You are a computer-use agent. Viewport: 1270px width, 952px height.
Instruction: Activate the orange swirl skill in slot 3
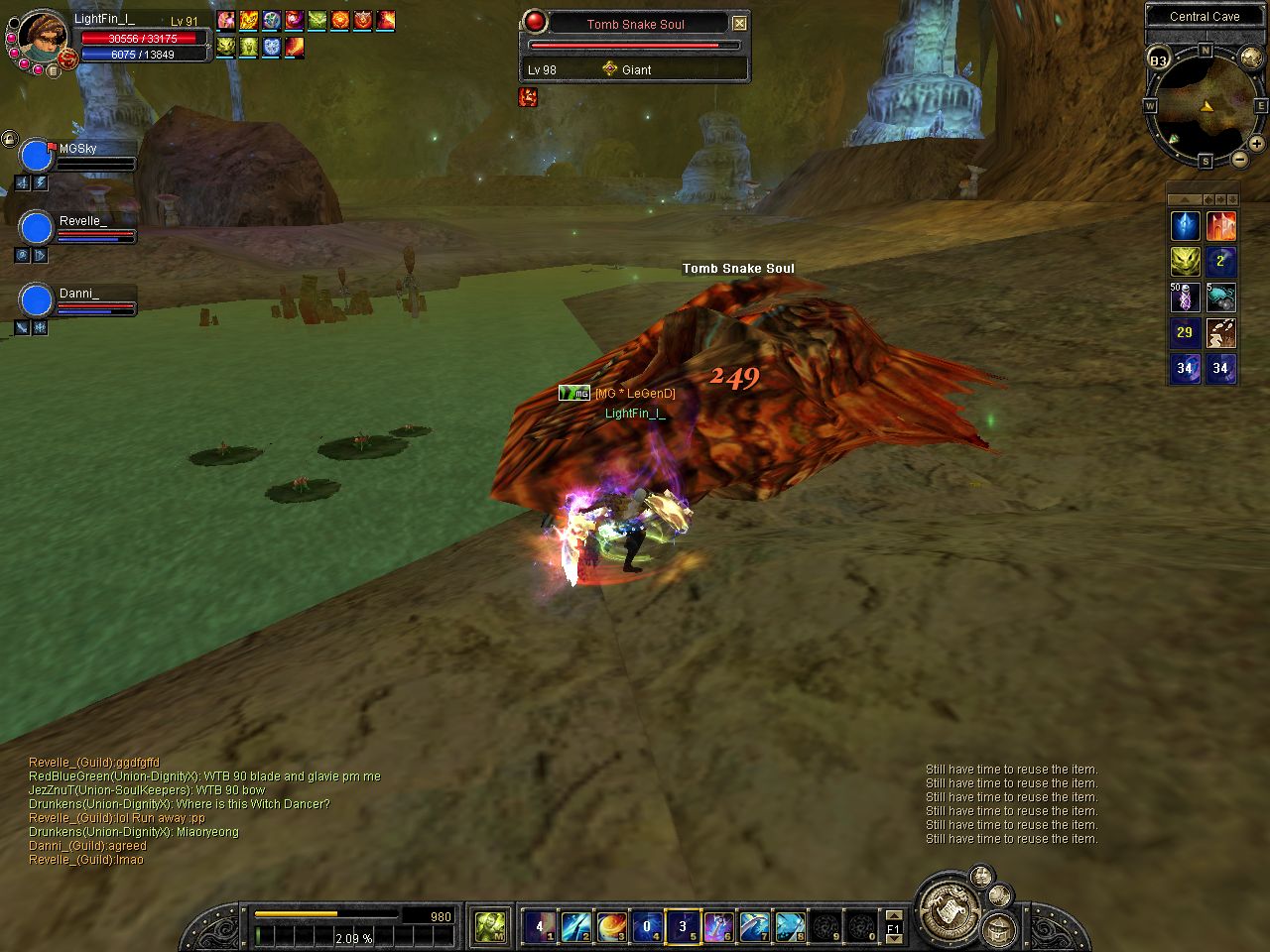[x=611, y=927]
